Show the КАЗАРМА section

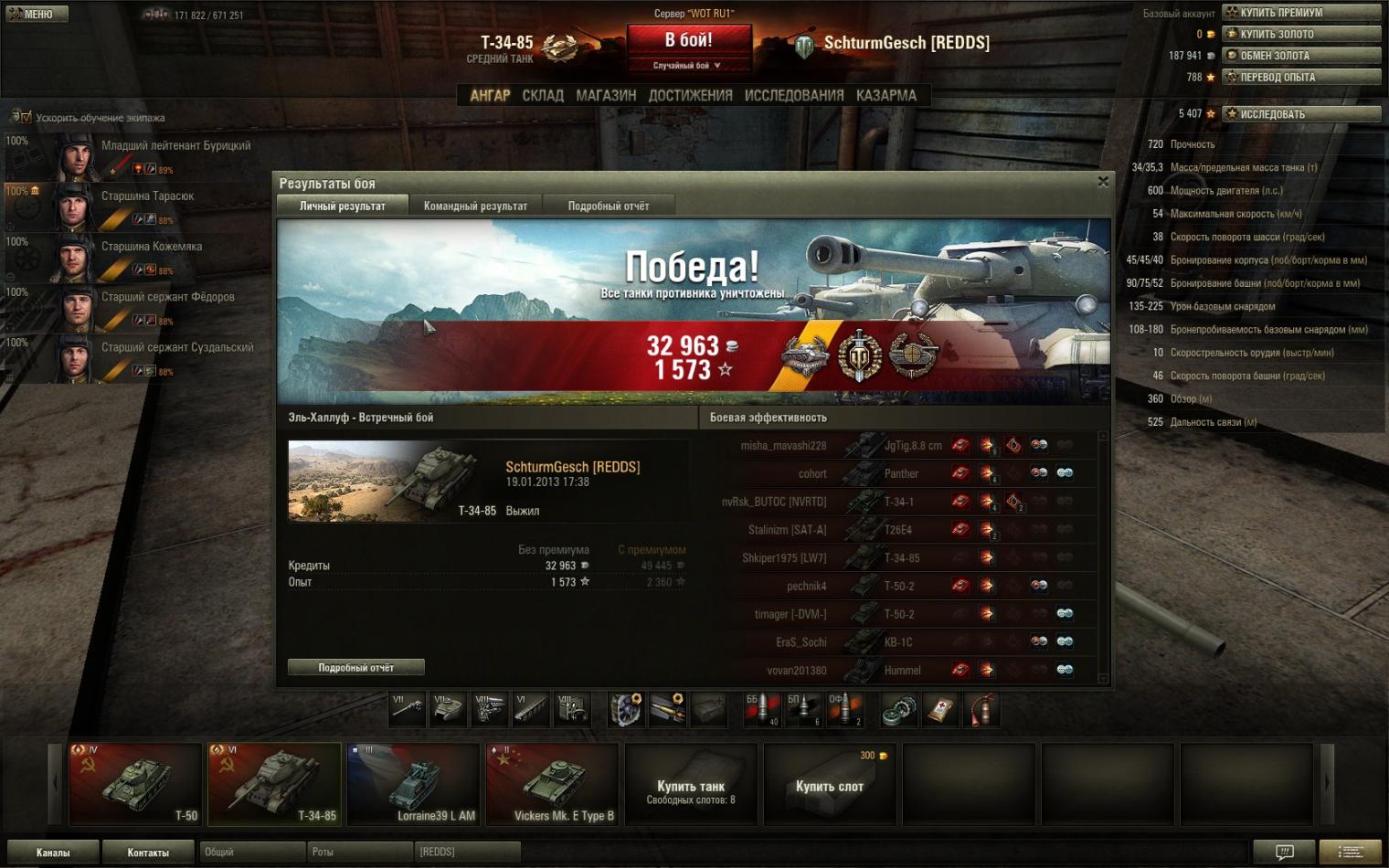tap(885, 95)
